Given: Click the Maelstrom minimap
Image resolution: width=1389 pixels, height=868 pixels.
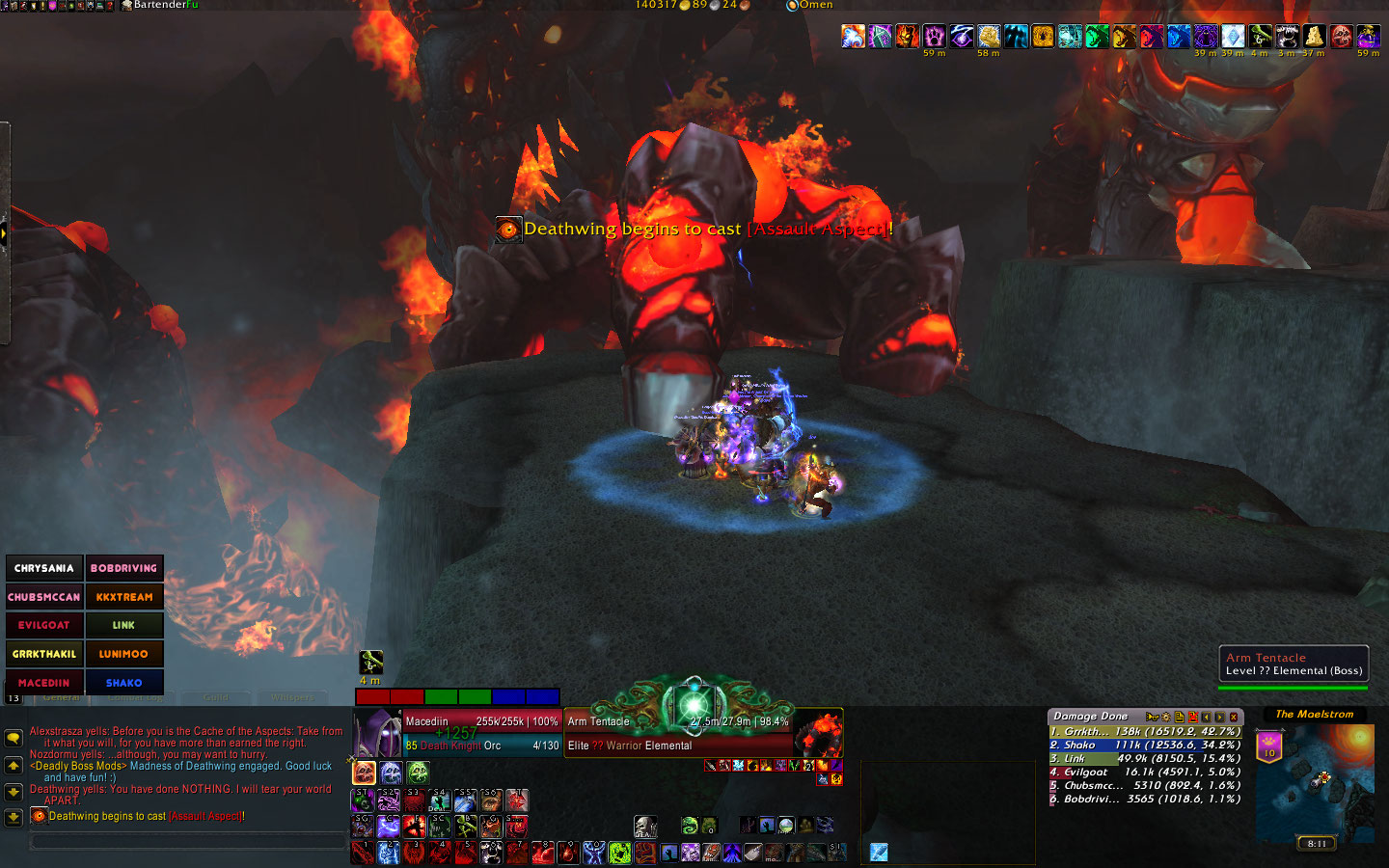Looking at the screenshot, I should coord(1316,781).
